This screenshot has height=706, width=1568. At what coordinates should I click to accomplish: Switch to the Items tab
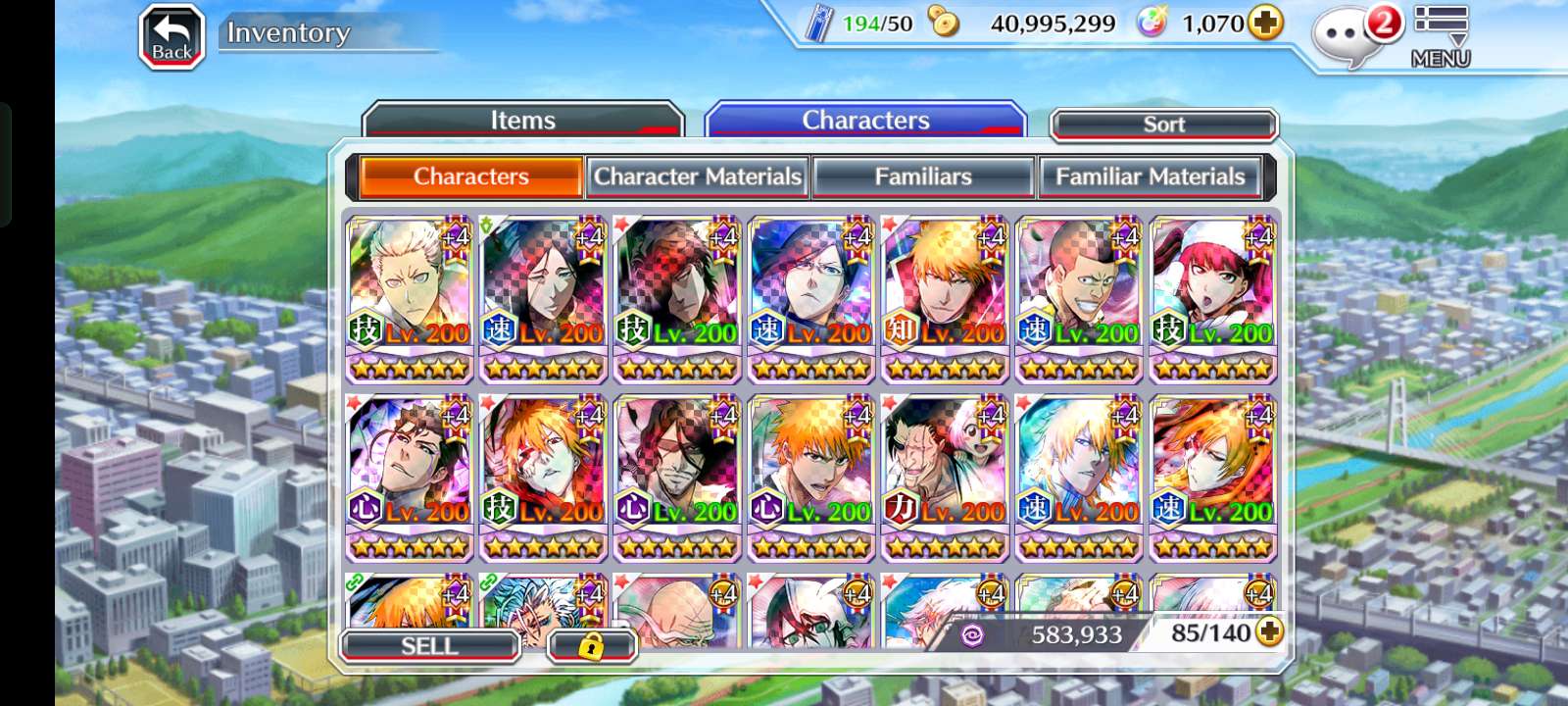(x=522, y=121)
